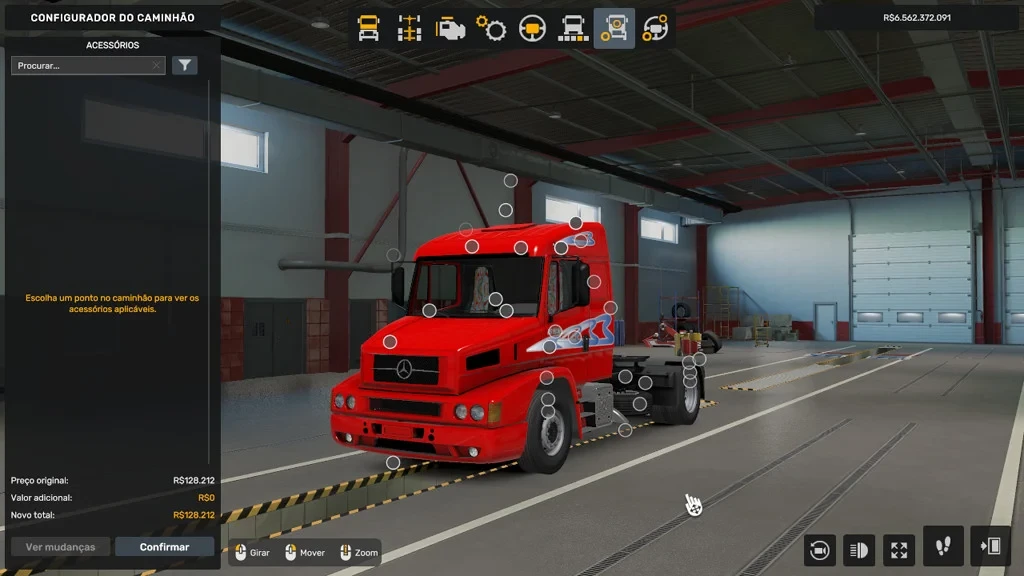Toggle the truck headlights icon

[858, 549]
